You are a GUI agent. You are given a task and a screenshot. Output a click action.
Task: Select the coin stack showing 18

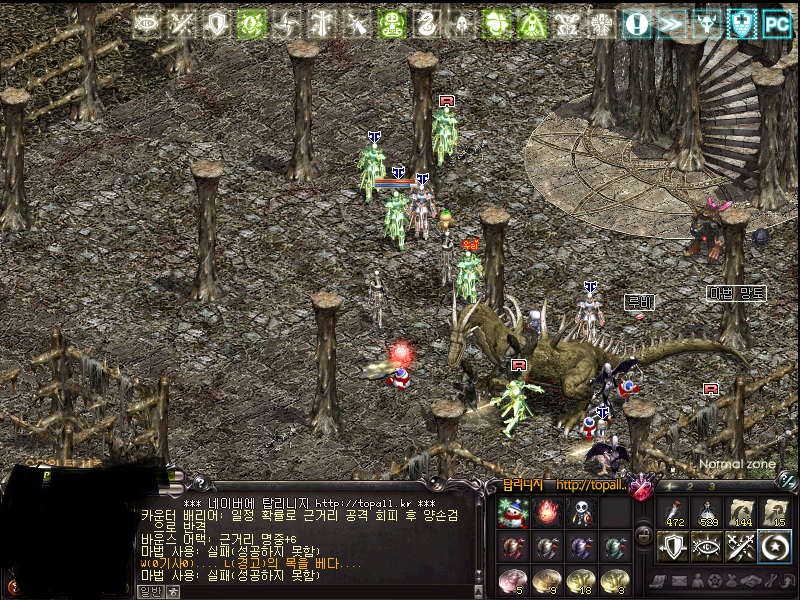click(581, 580)
